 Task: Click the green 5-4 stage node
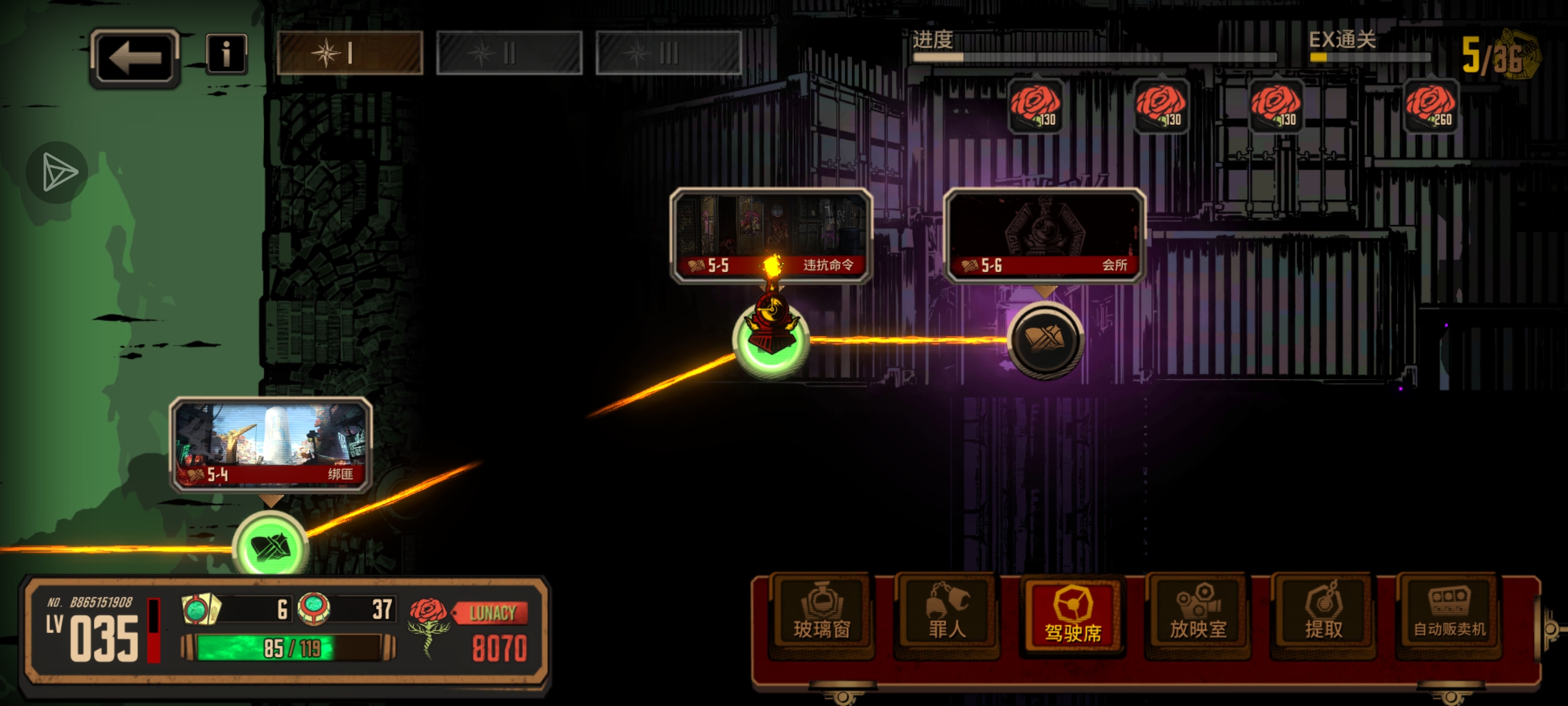click(270, 546)
